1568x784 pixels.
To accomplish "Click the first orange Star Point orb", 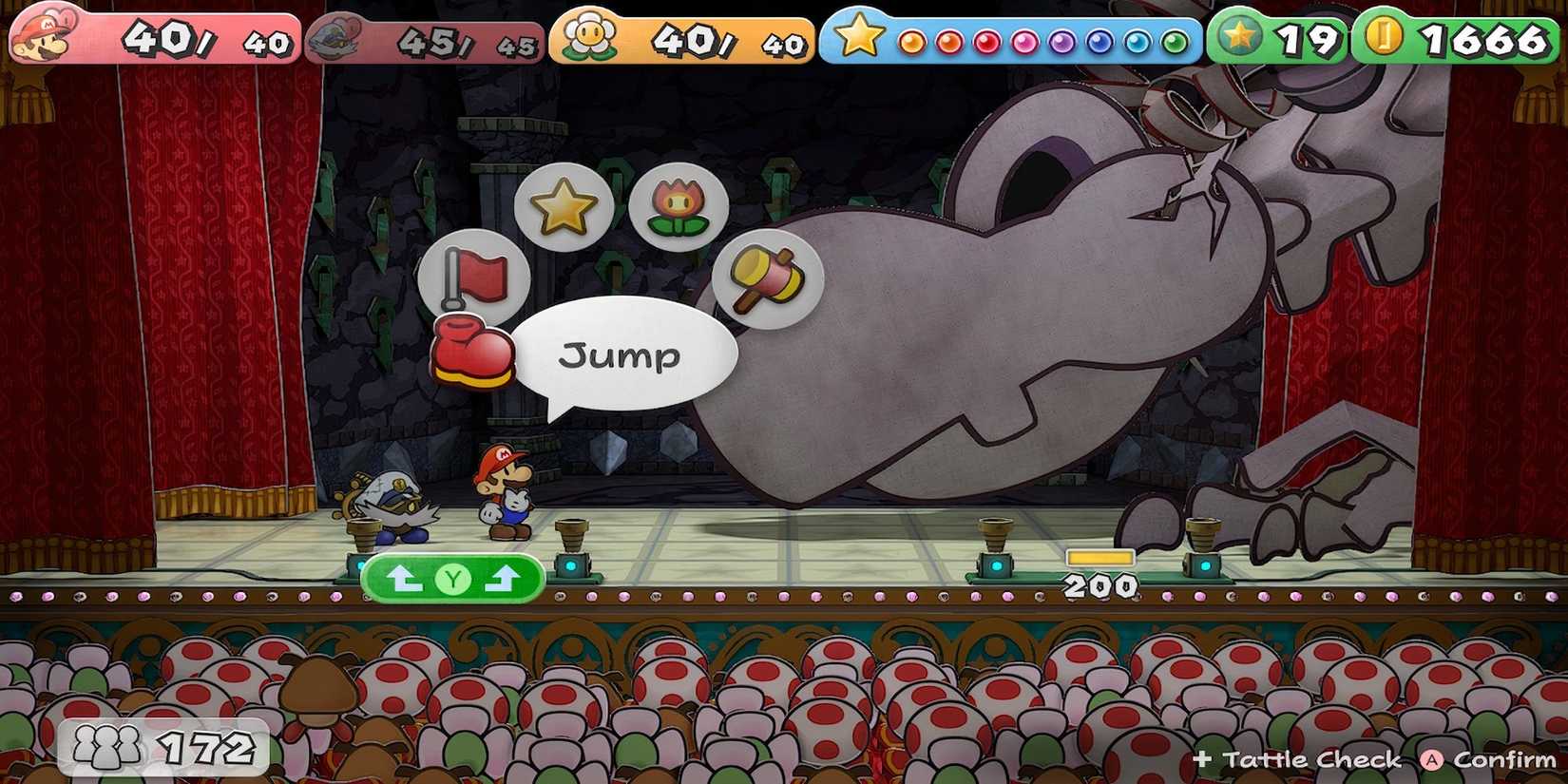I will 913,41.
